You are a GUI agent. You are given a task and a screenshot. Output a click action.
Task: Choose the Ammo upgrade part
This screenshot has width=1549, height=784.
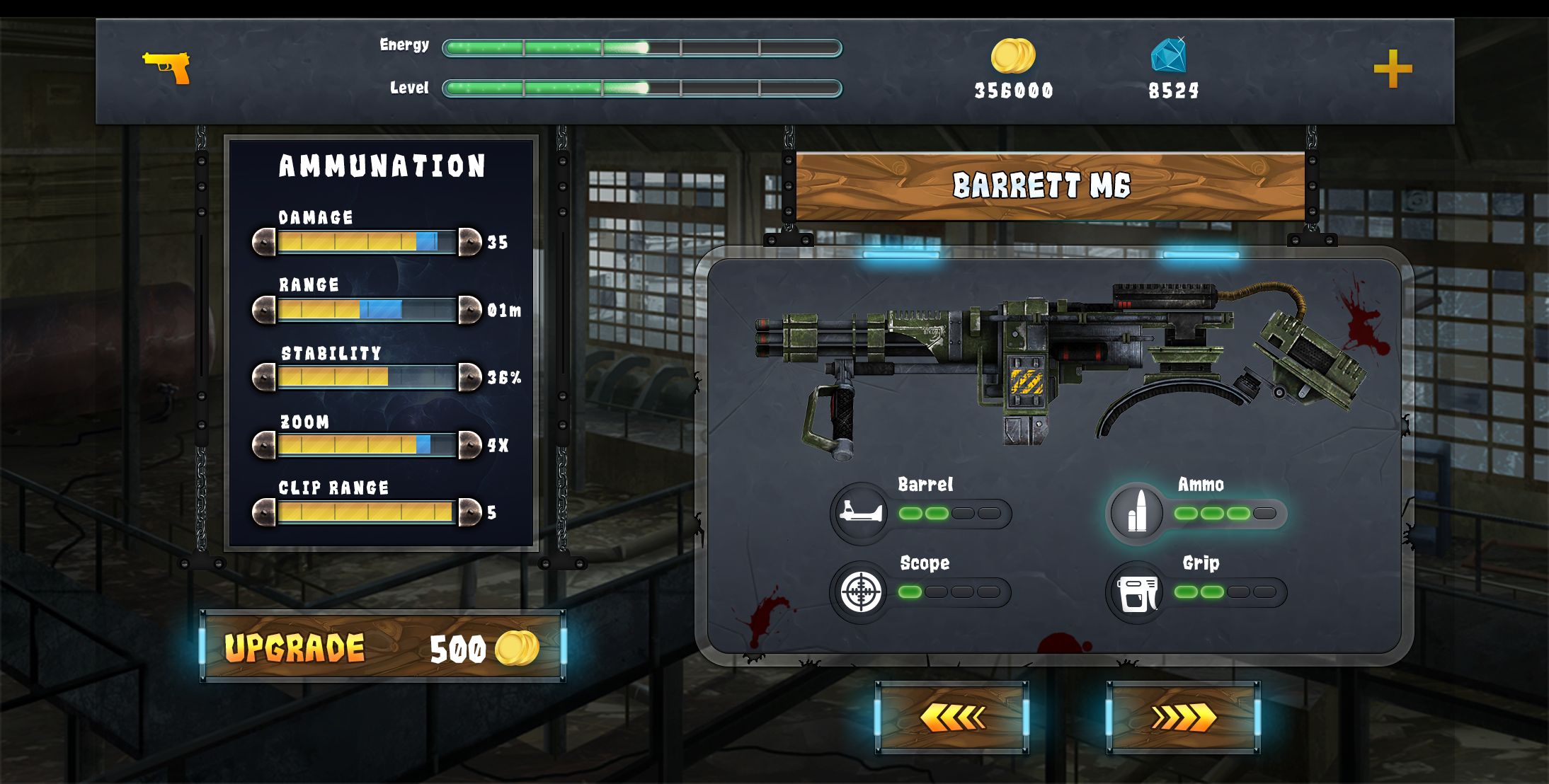coord(1137,512)
